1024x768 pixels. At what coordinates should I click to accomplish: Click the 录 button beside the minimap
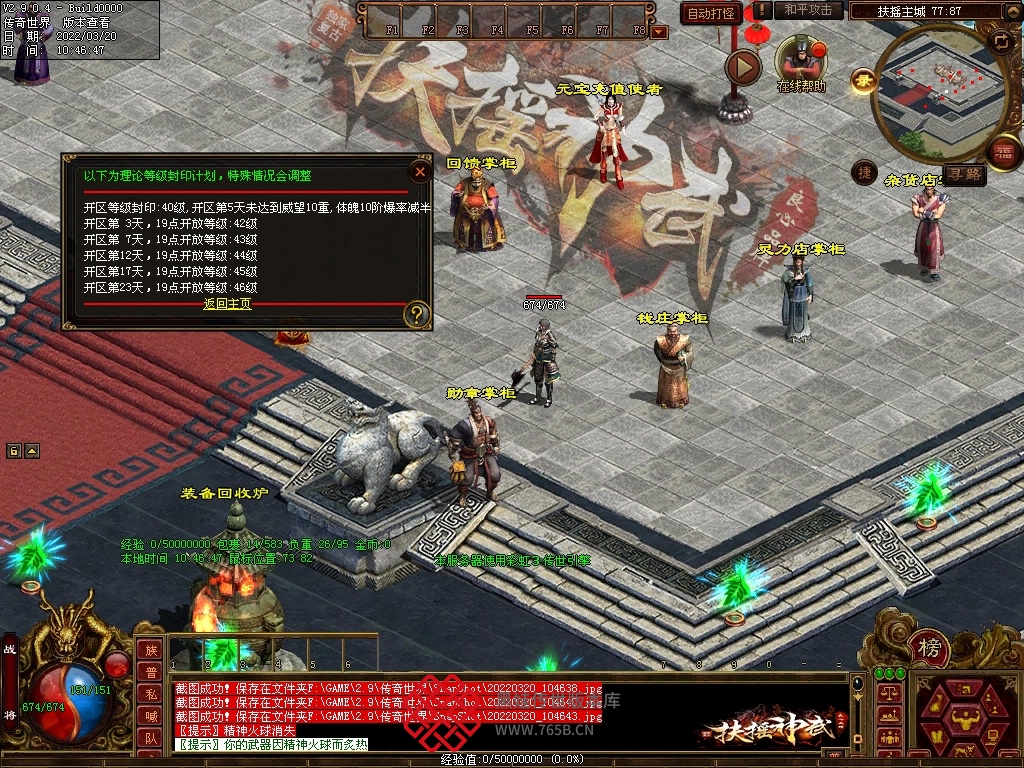click(x=862, y=79)
